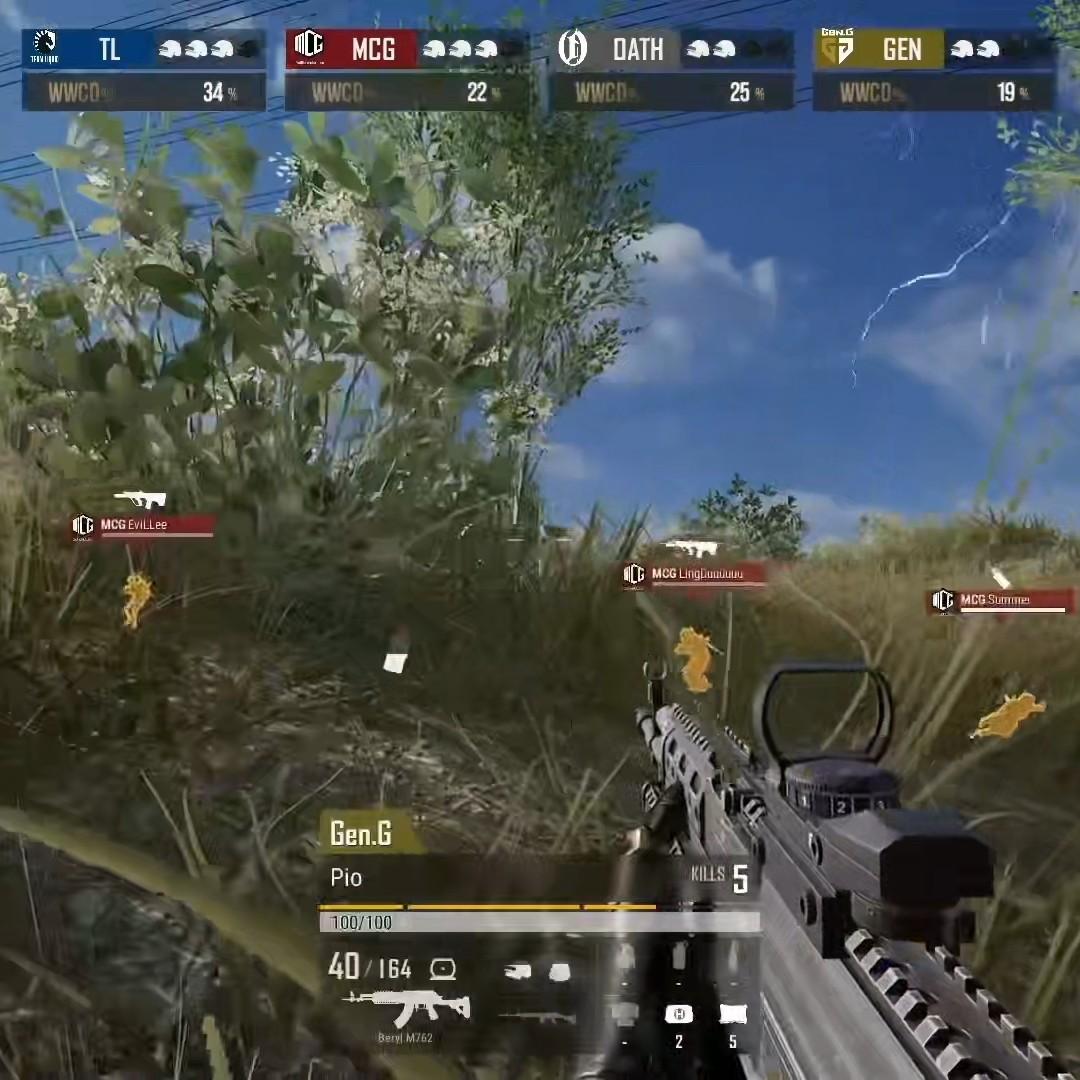
Task: Switch to the secondary rifle weapon slot
Action: (x=537, y=1018)
